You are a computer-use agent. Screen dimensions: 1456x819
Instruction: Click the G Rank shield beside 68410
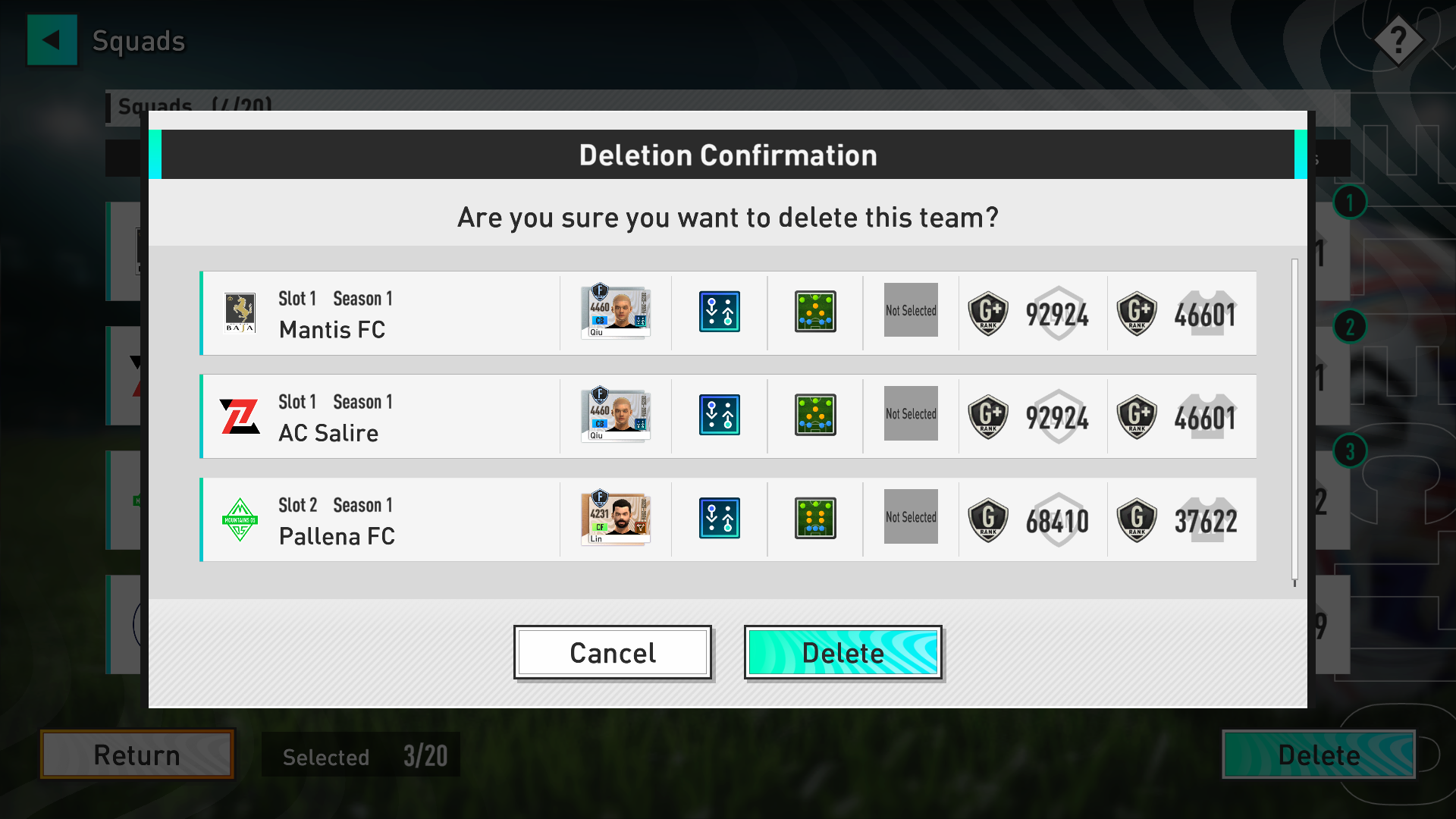pyautogui.click(x=988, y=519)
